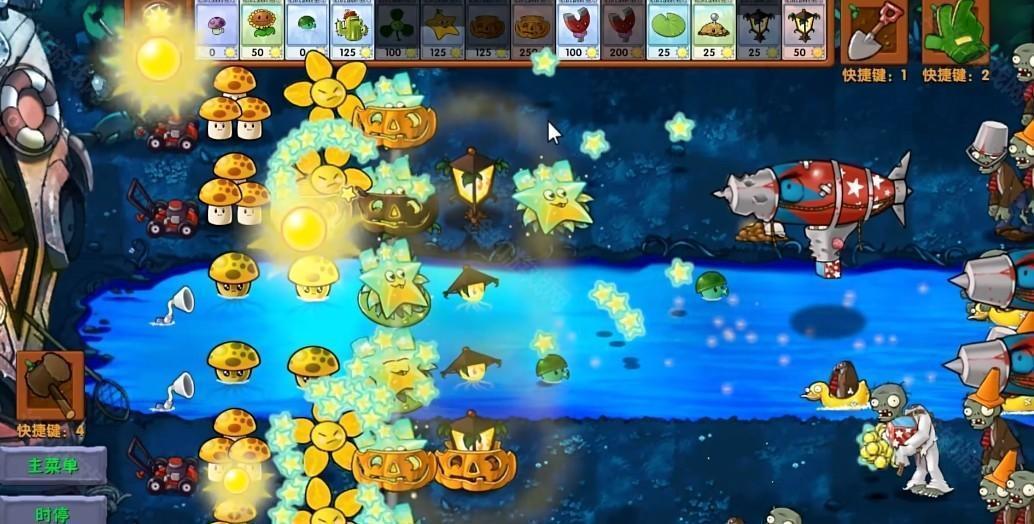The image size is (1034, 524).
Task: Select the Starfruit seed packet
Action: [x=443, y=29]
